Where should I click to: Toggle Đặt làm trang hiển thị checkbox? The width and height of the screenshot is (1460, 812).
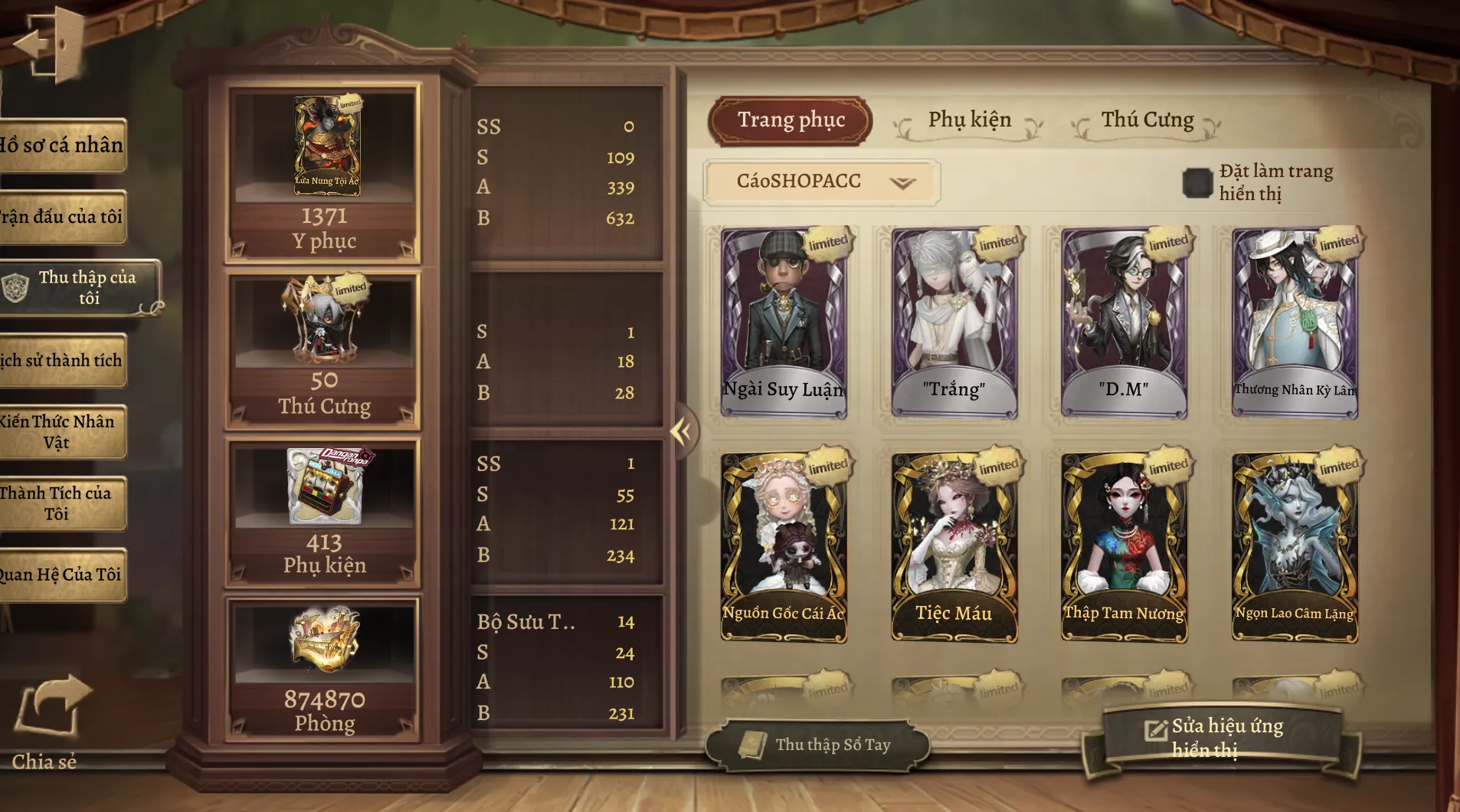click(1197, 182)
